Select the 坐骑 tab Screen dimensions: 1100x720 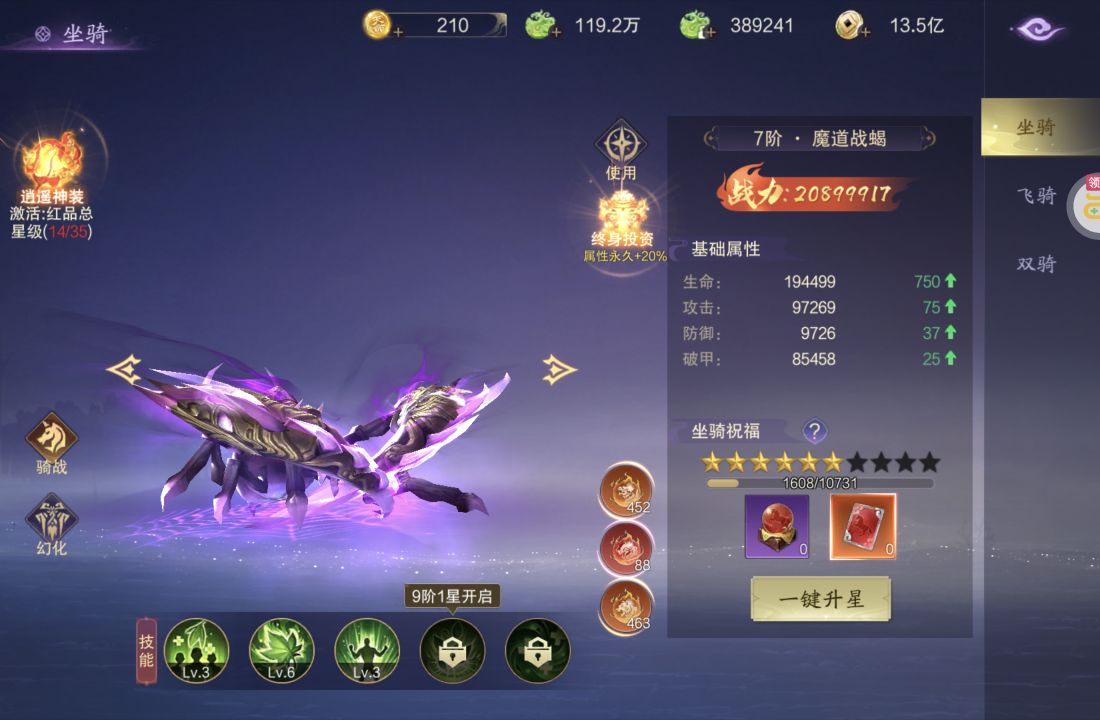coord(1036,128)
